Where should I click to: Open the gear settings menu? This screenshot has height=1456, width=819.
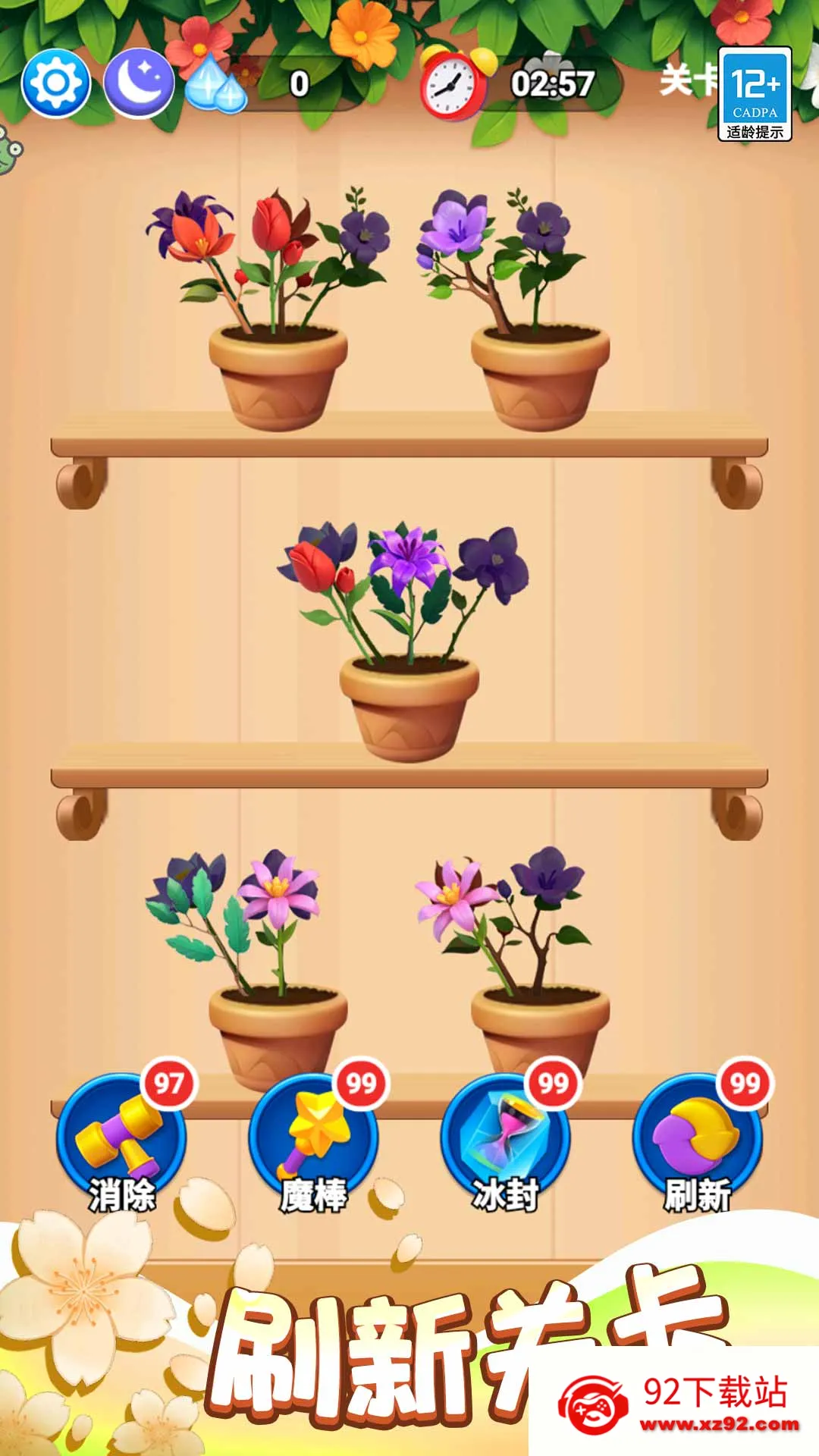point(55,83)
